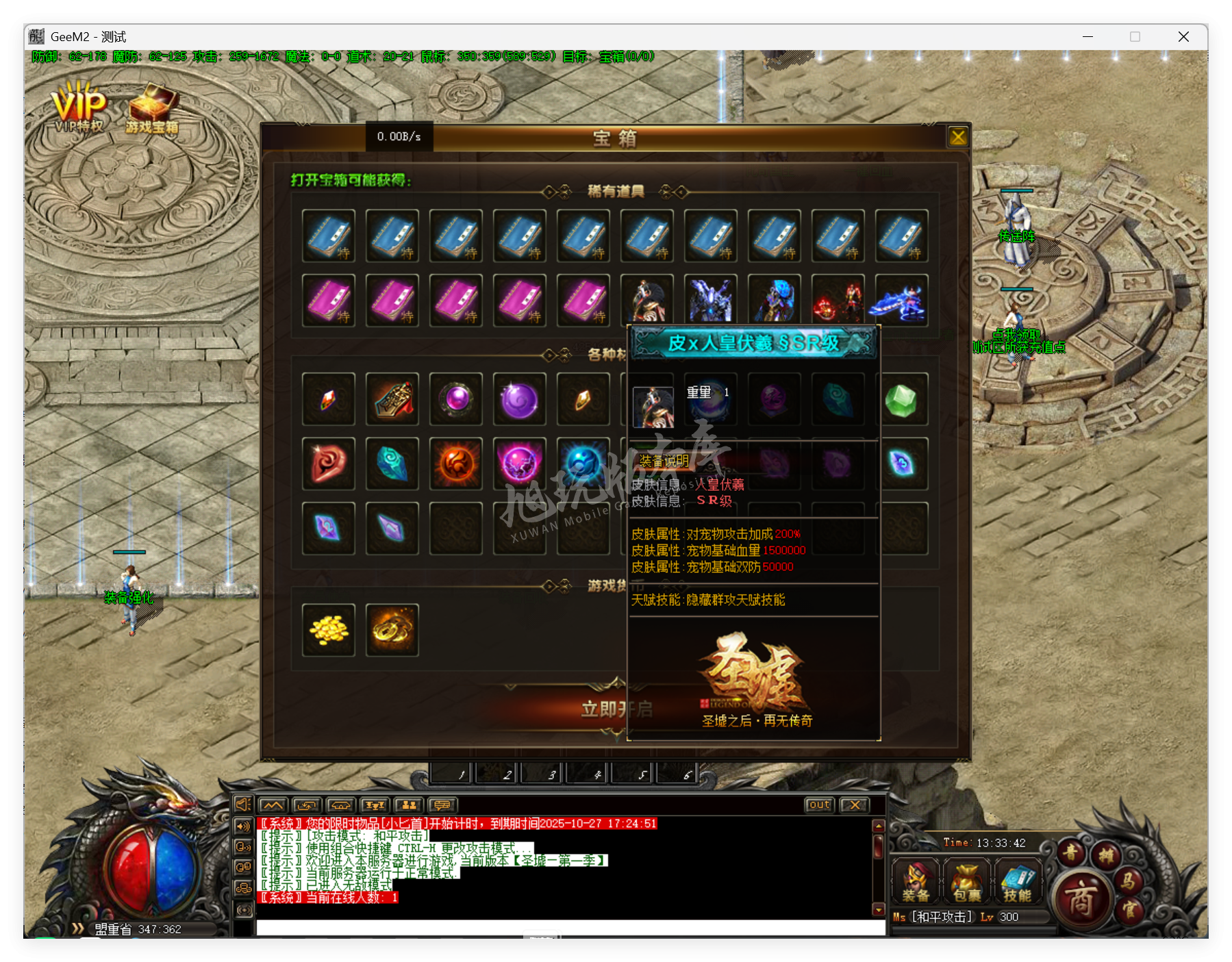Click the 立即开启 open chest button
The height and width of the screenshot is (962, 1232).
pos(616,710)
